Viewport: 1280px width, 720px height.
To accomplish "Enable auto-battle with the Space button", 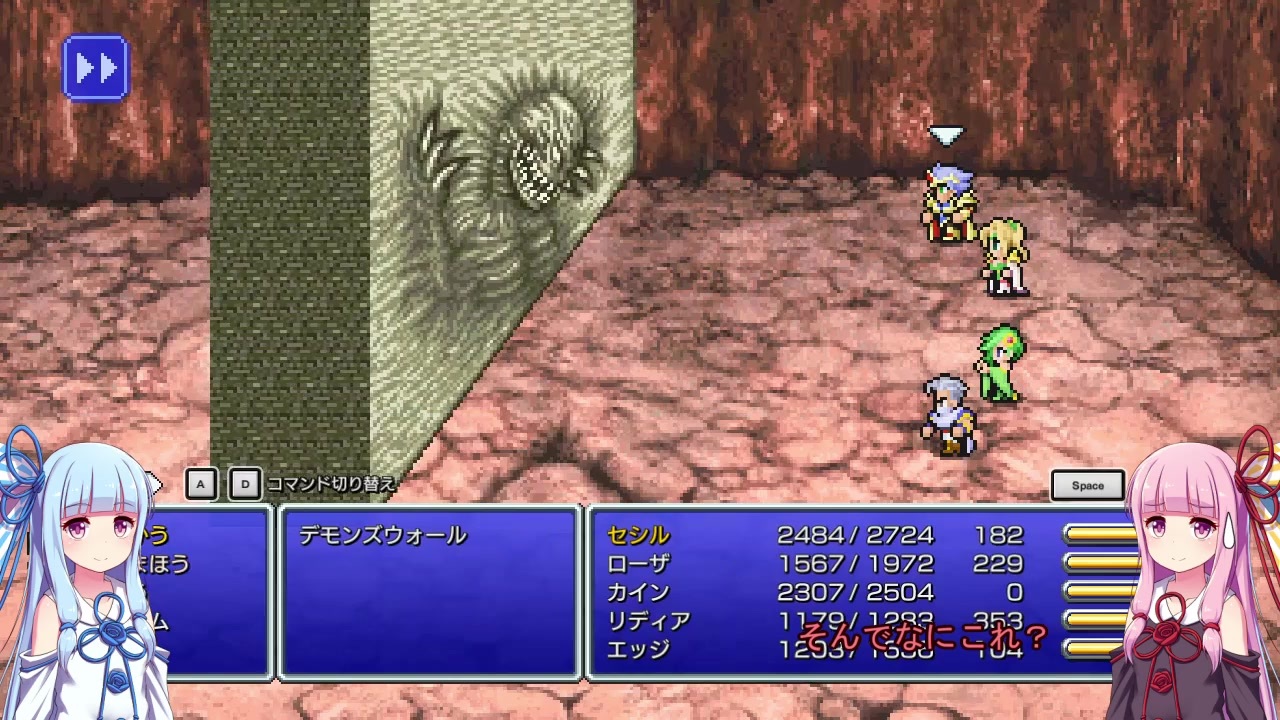I will [1088, 485].
